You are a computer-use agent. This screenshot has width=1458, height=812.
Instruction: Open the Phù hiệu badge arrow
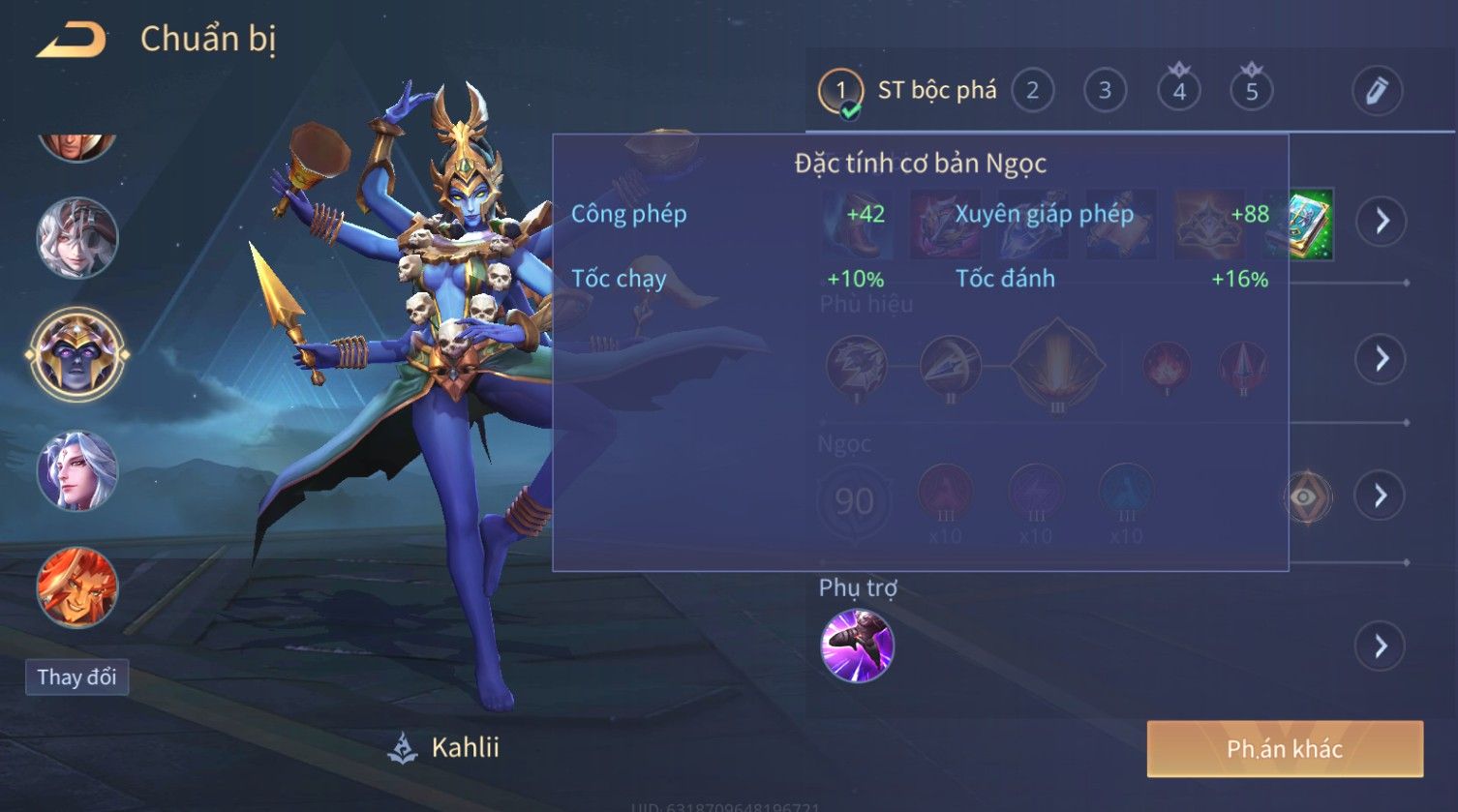click(1381, 359)
